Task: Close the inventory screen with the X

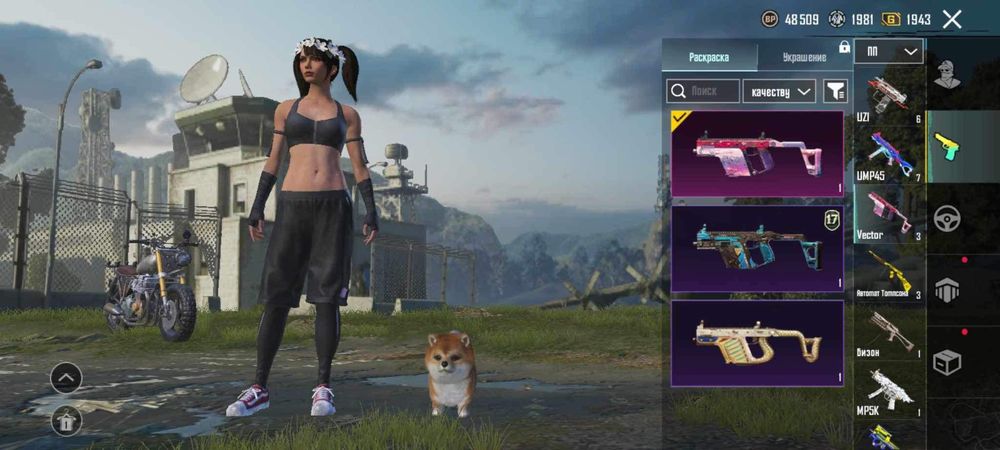Action: click(x=952, y=19)
